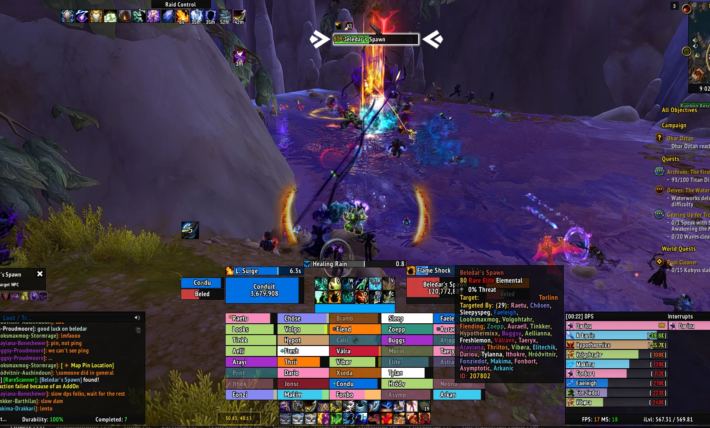Target Makim in the raid grid
This screenshot has width=710, height=428.
302,395
